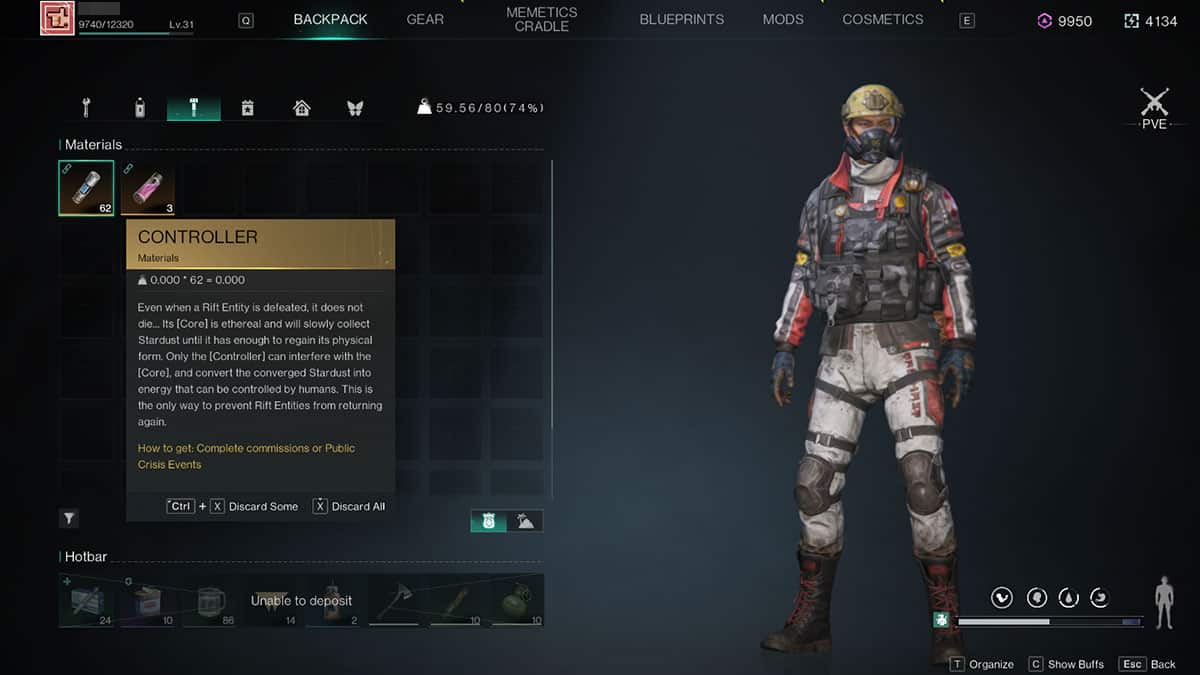Select the wrench category filter
Image resolution: width=1200 pixels, height=675 pixels.
point(87,108)
